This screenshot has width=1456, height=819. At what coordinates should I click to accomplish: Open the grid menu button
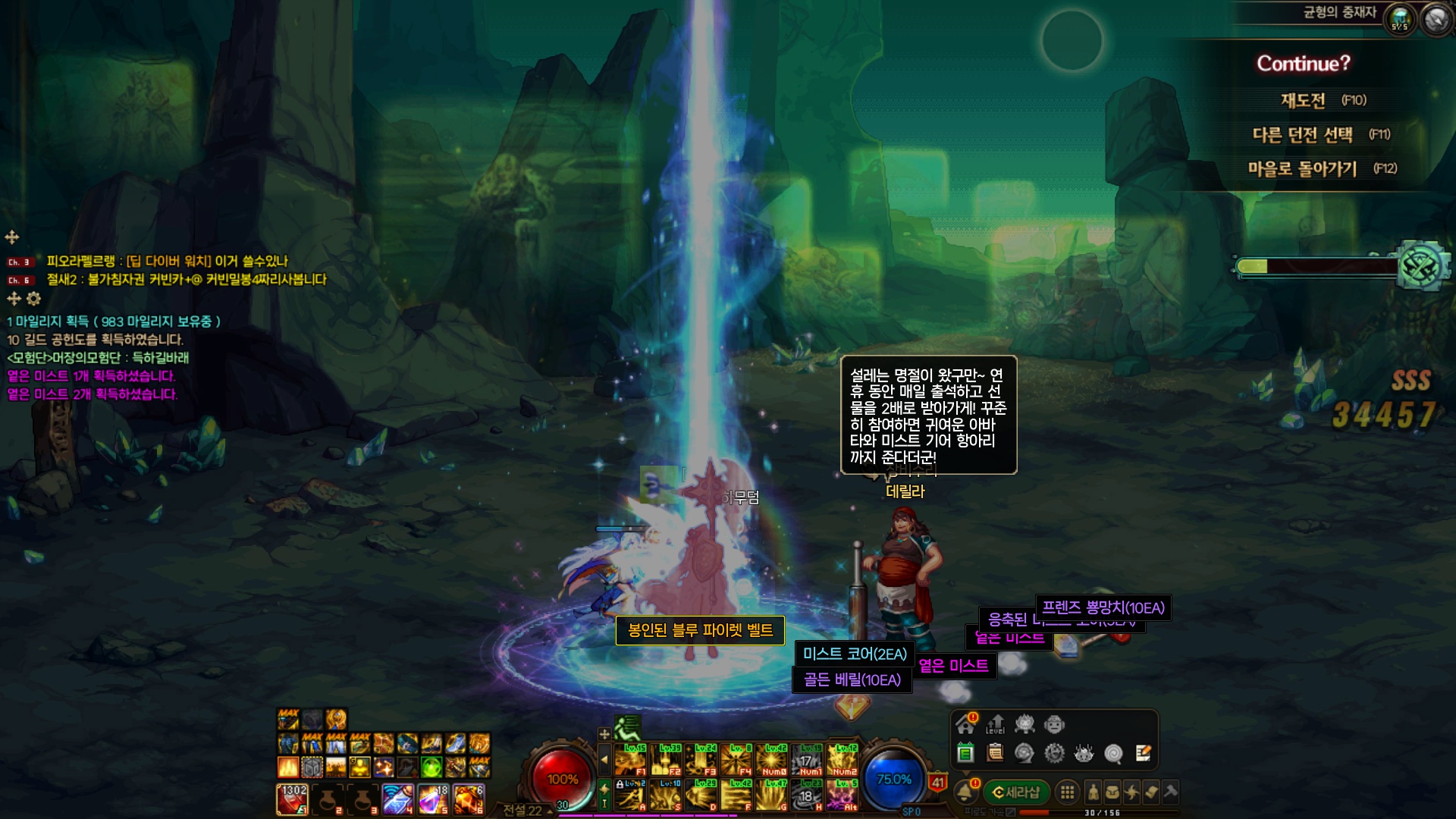point(1067,792)
